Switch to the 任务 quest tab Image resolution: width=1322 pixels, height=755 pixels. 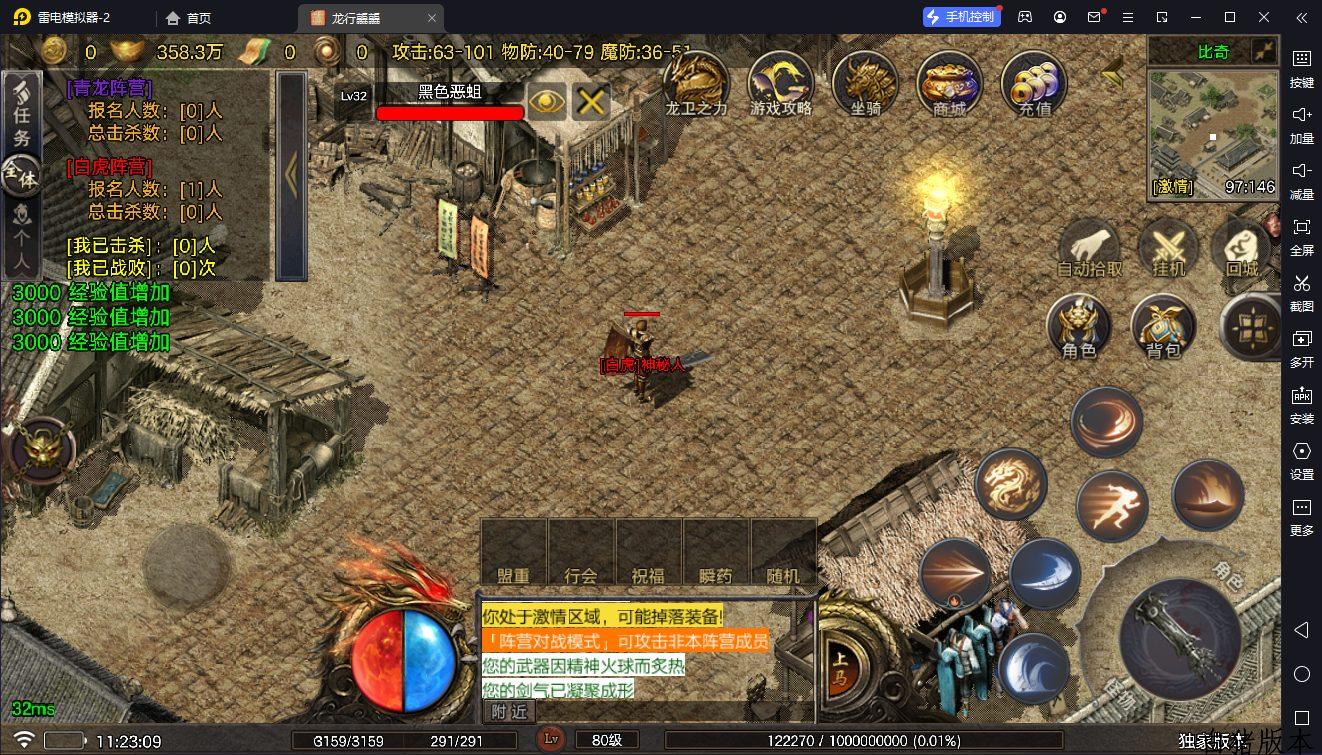22,114
